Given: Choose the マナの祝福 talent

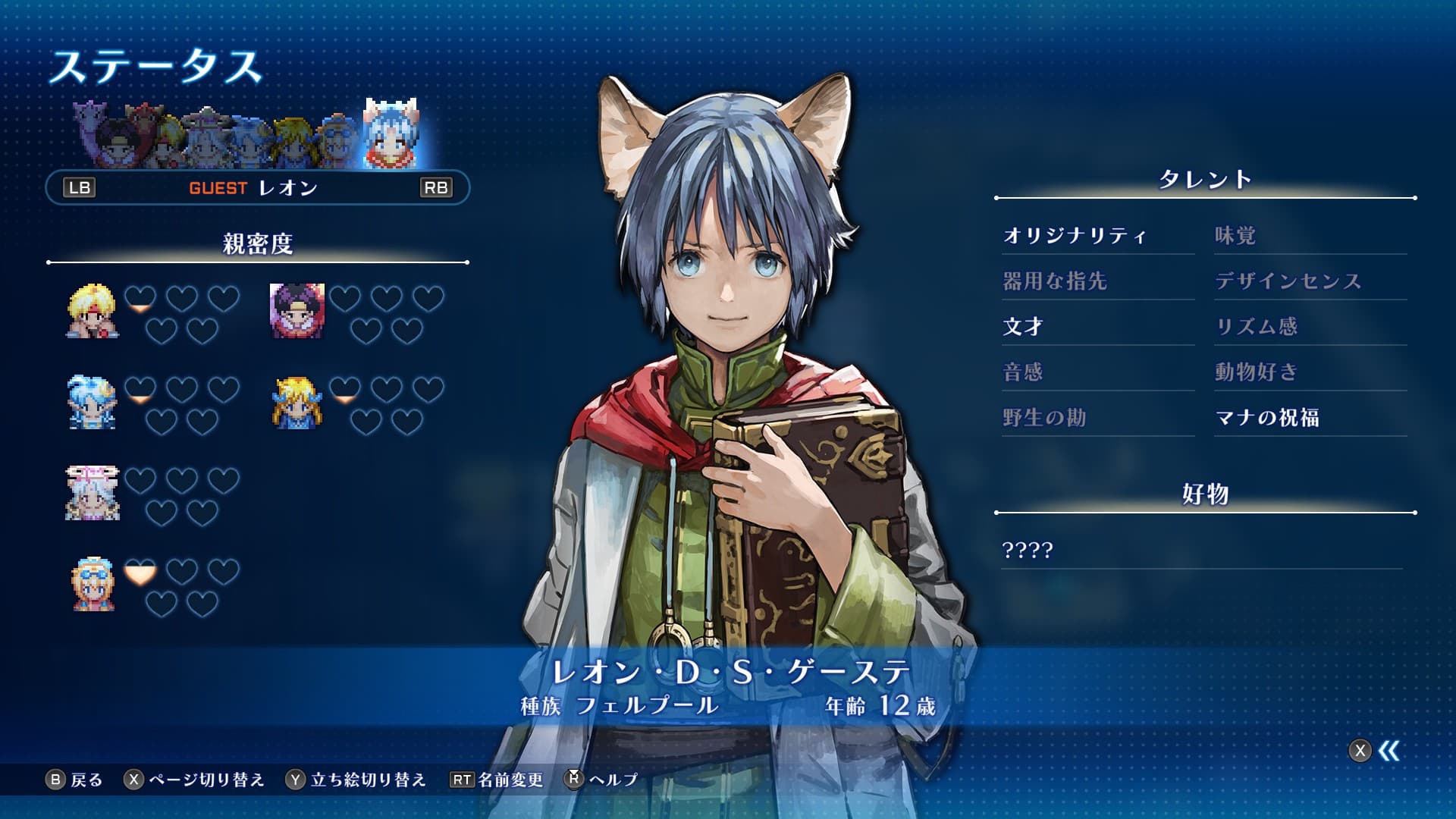Looking at the screenshot, I should [x=1266, y=418].
